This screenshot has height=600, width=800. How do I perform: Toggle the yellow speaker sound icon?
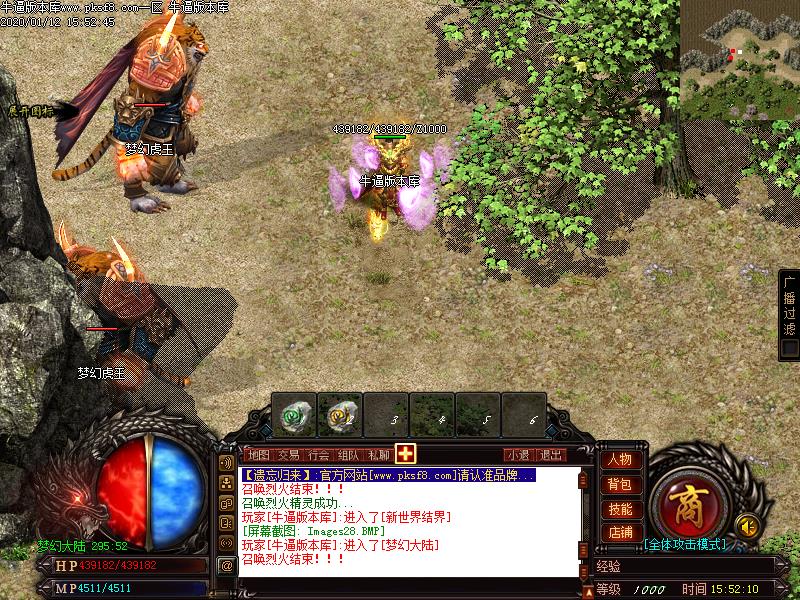click(x=745, y=524)
